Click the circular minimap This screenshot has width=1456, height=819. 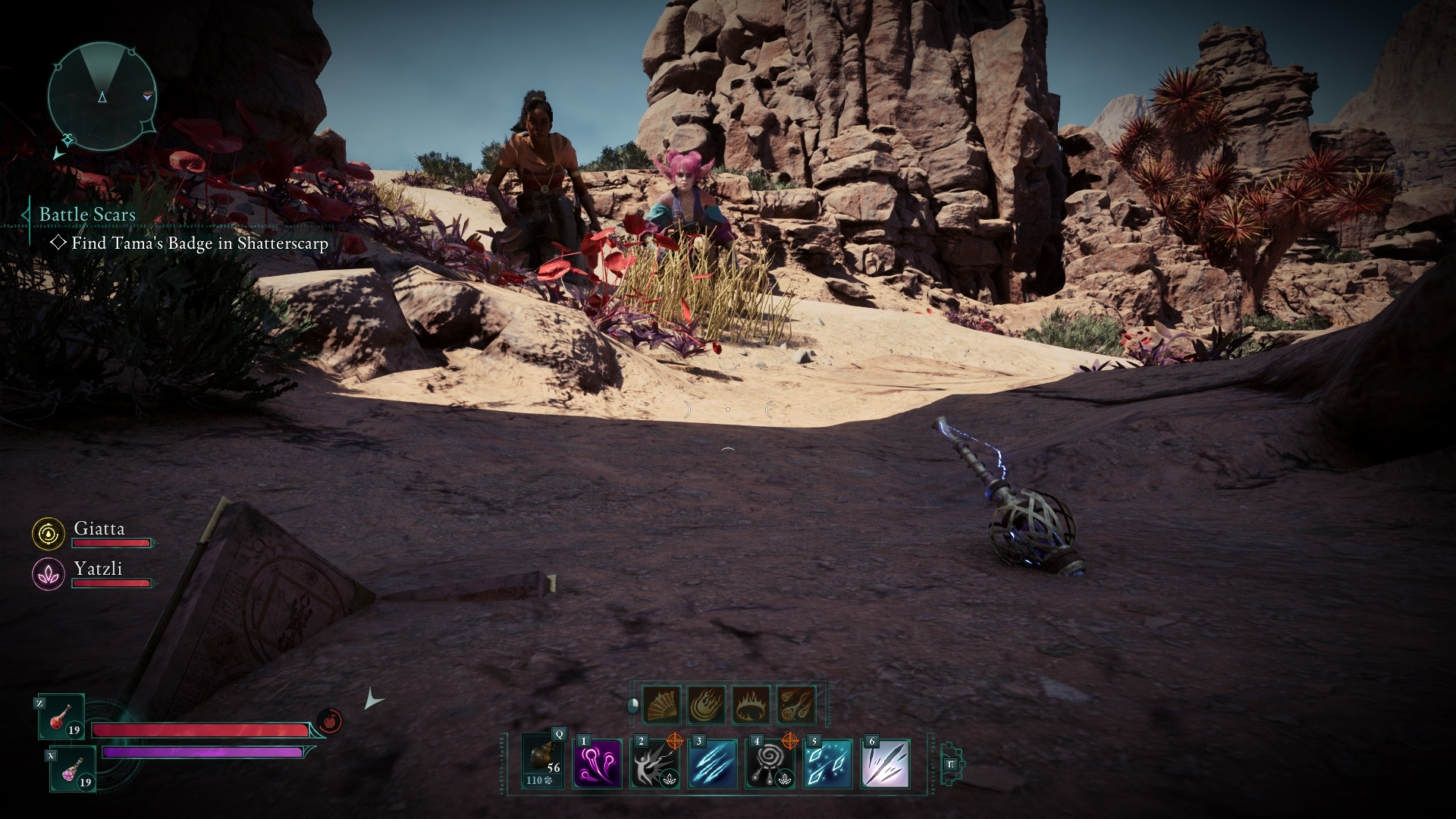point(102,96)
